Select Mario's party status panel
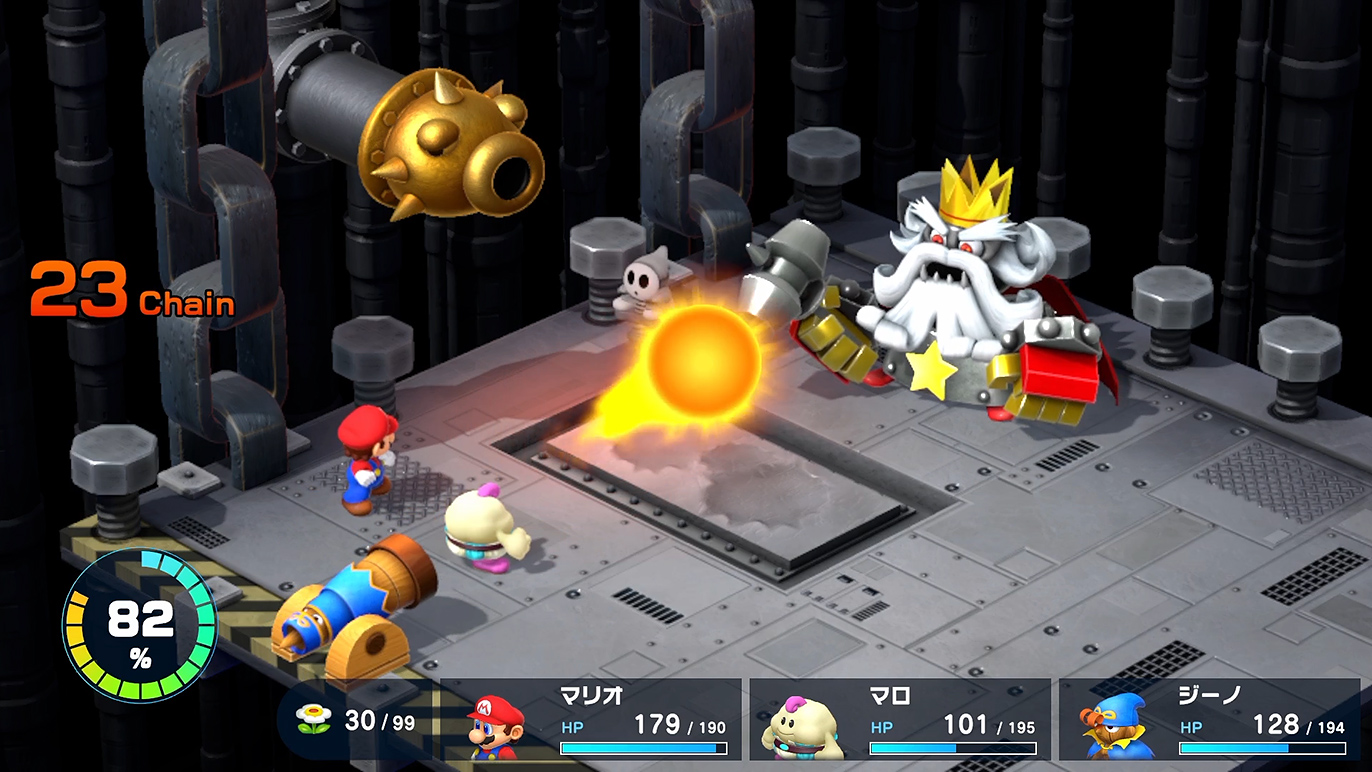Viewport: 1372px width, 772px height. 596,720
